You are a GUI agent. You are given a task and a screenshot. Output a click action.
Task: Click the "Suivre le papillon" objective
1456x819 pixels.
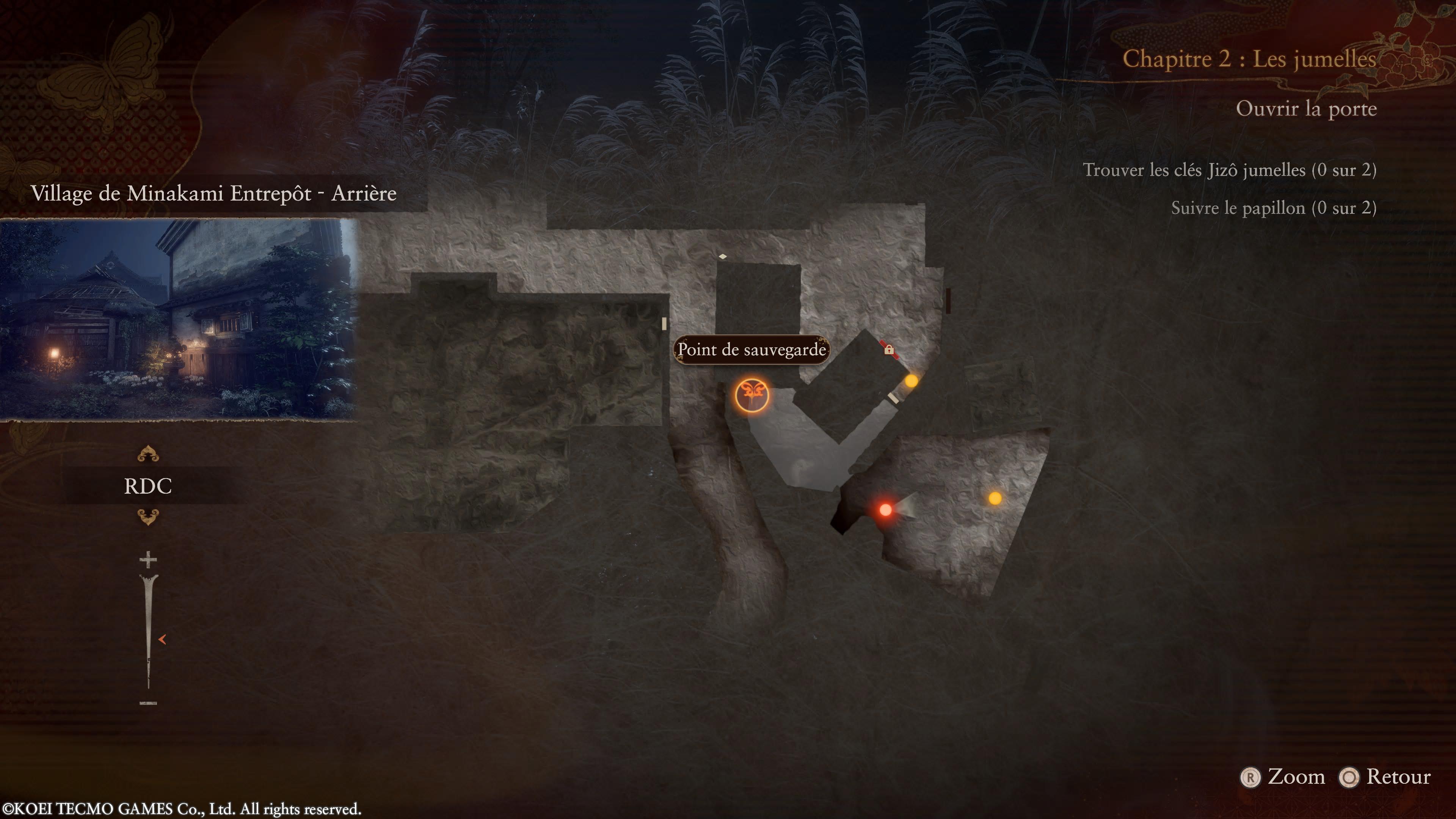click(1273, 208)
